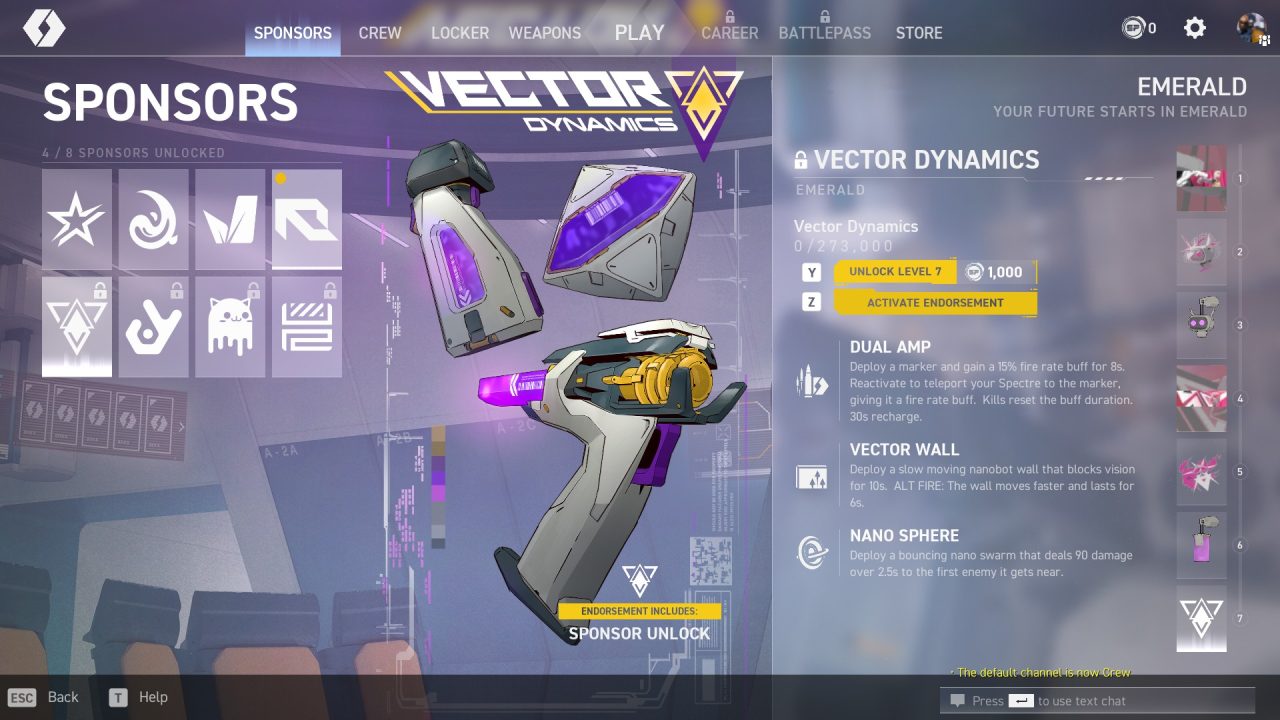Click UNLOCK LEVEL 7 for 1,000
This screenshot has height=720, width=1280.
[897, 271]
